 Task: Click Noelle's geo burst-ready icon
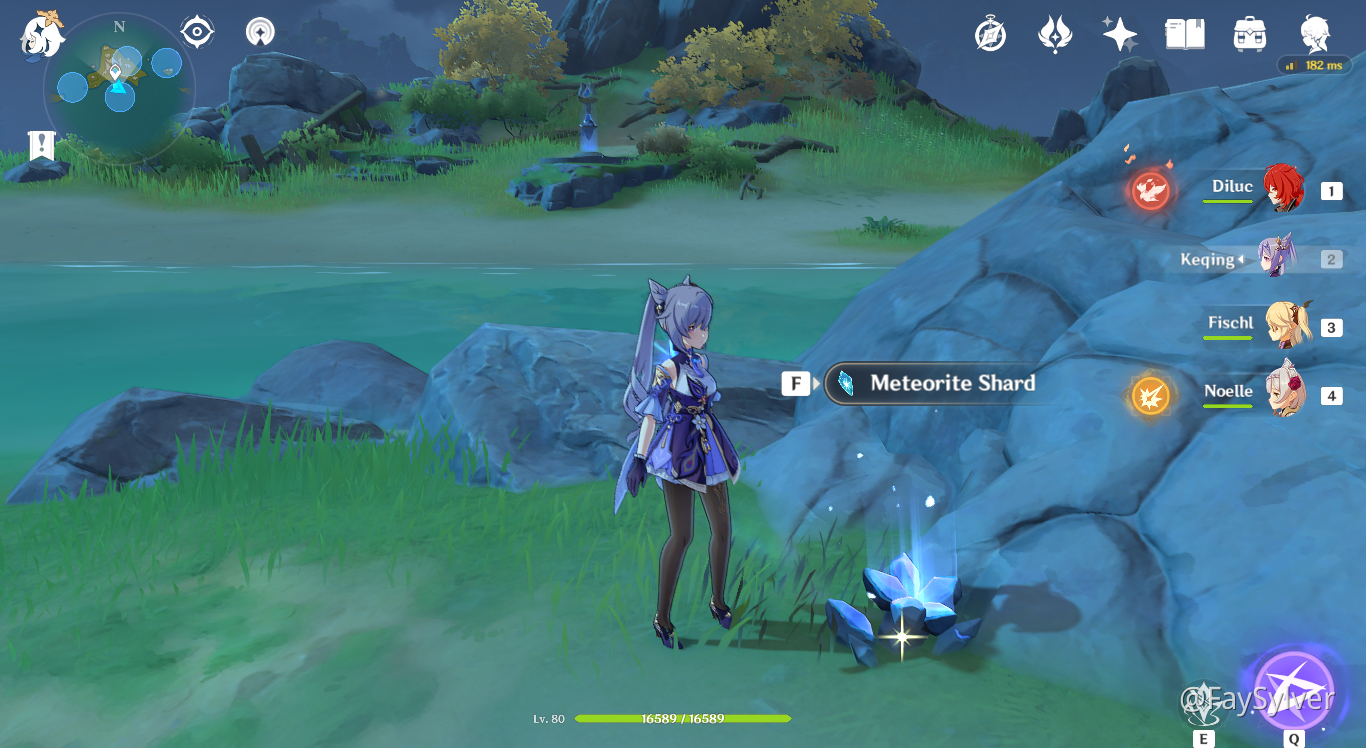tap(1151, 396)
